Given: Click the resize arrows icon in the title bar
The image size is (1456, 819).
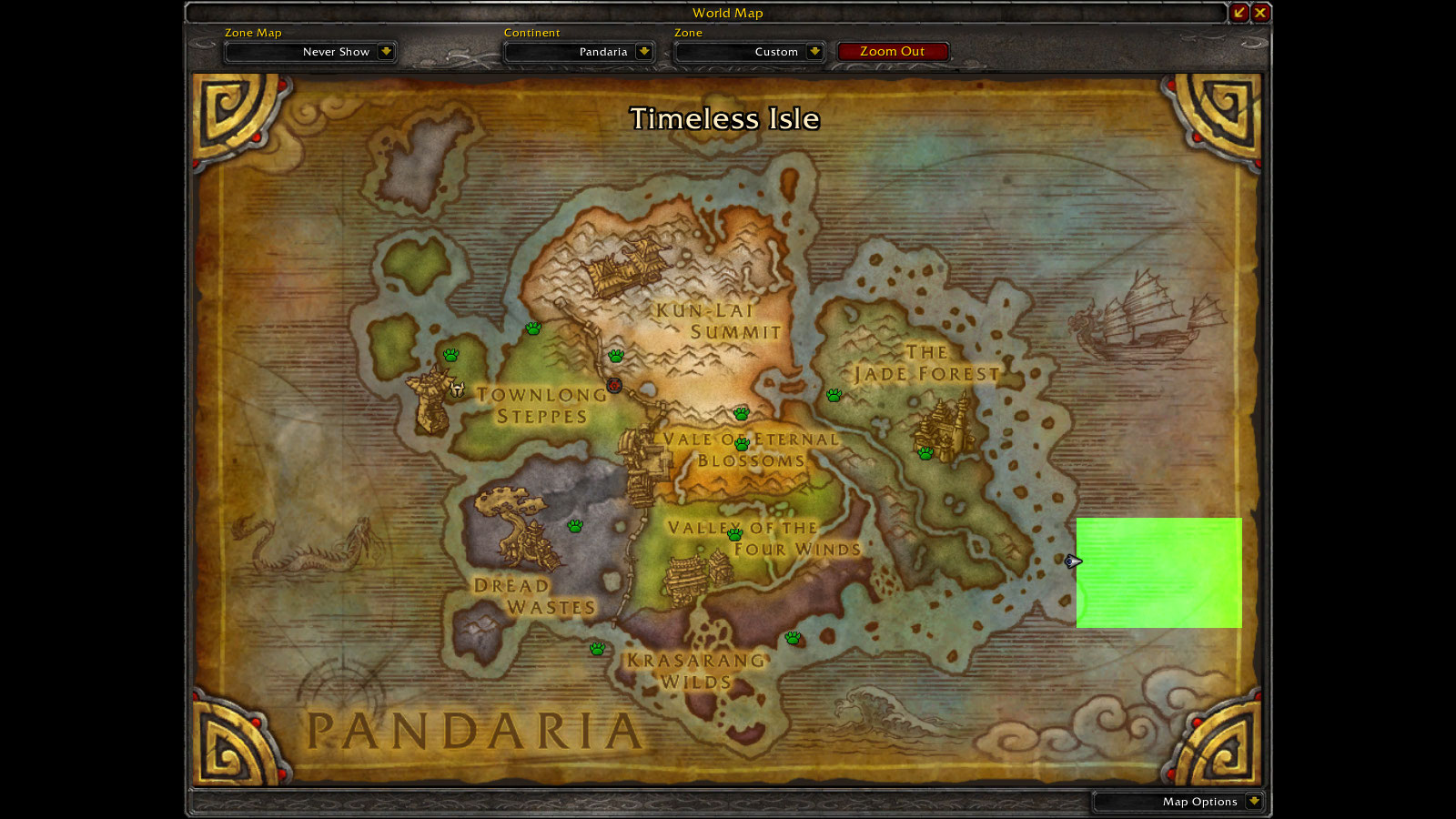Looking at the screenshot, I should 1240,13.
